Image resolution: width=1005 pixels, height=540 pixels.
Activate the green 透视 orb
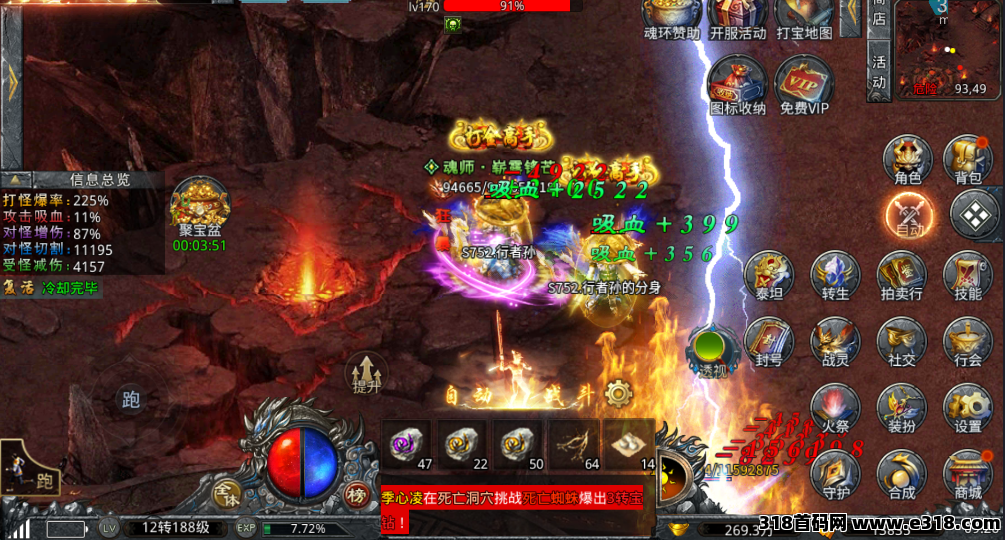point(713,350)
